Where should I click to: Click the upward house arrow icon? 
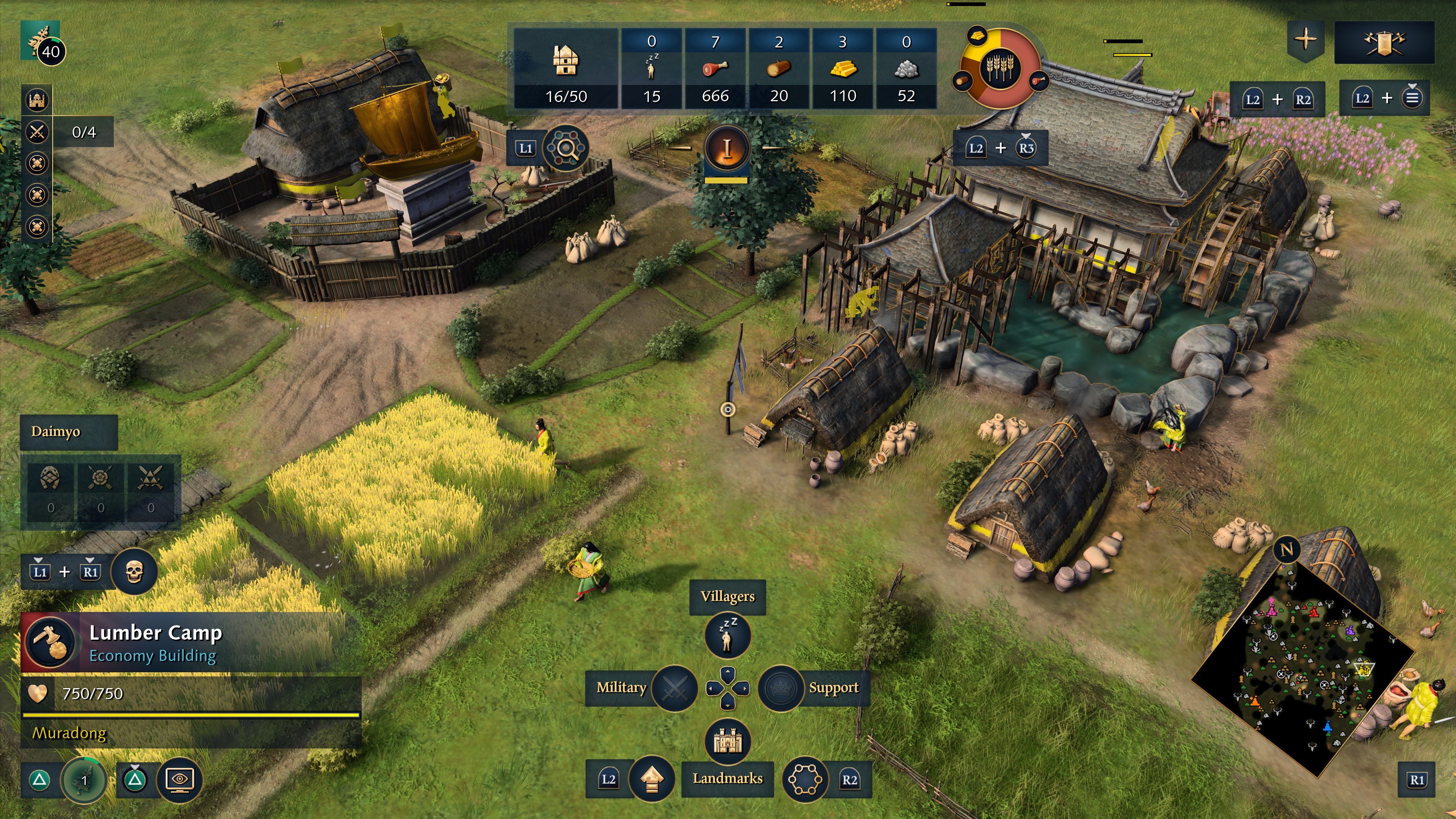652,780
